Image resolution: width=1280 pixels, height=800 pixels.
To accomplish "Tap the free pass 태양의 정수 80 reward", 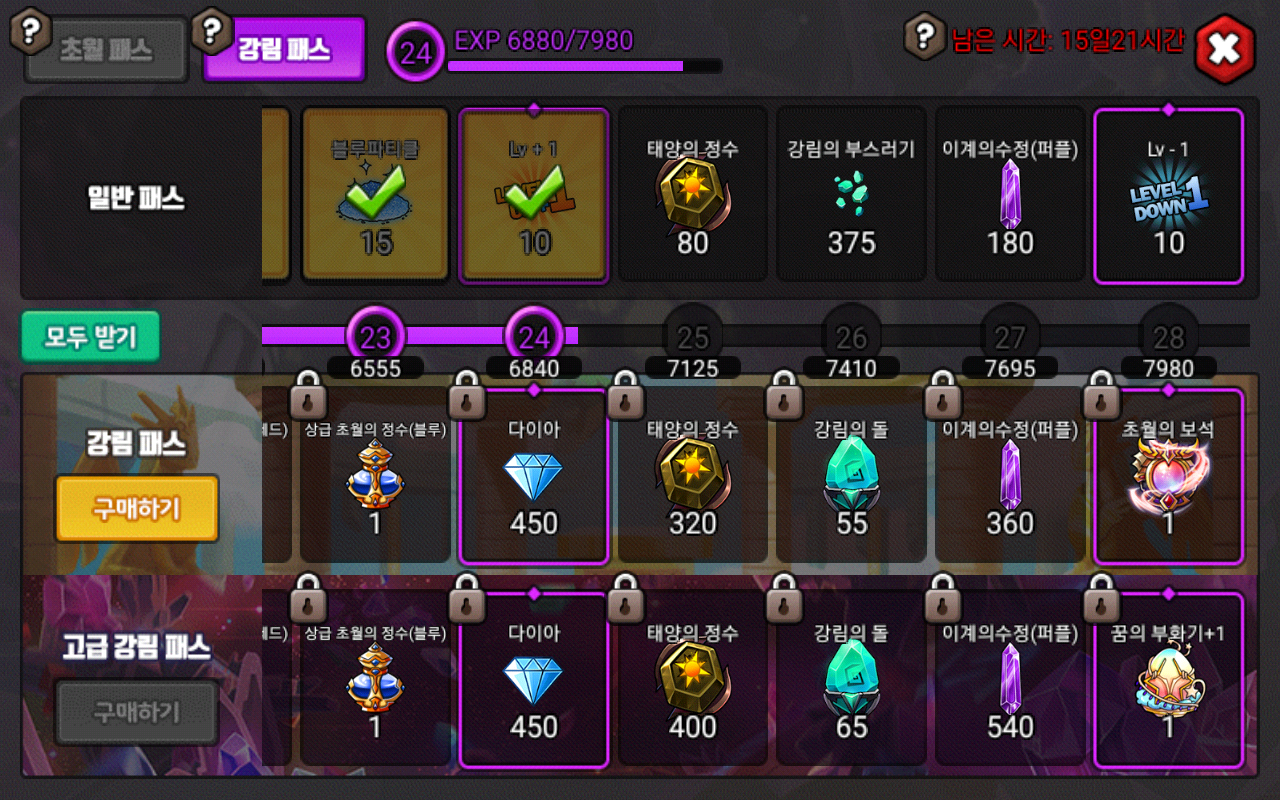I will coord(693,195).
